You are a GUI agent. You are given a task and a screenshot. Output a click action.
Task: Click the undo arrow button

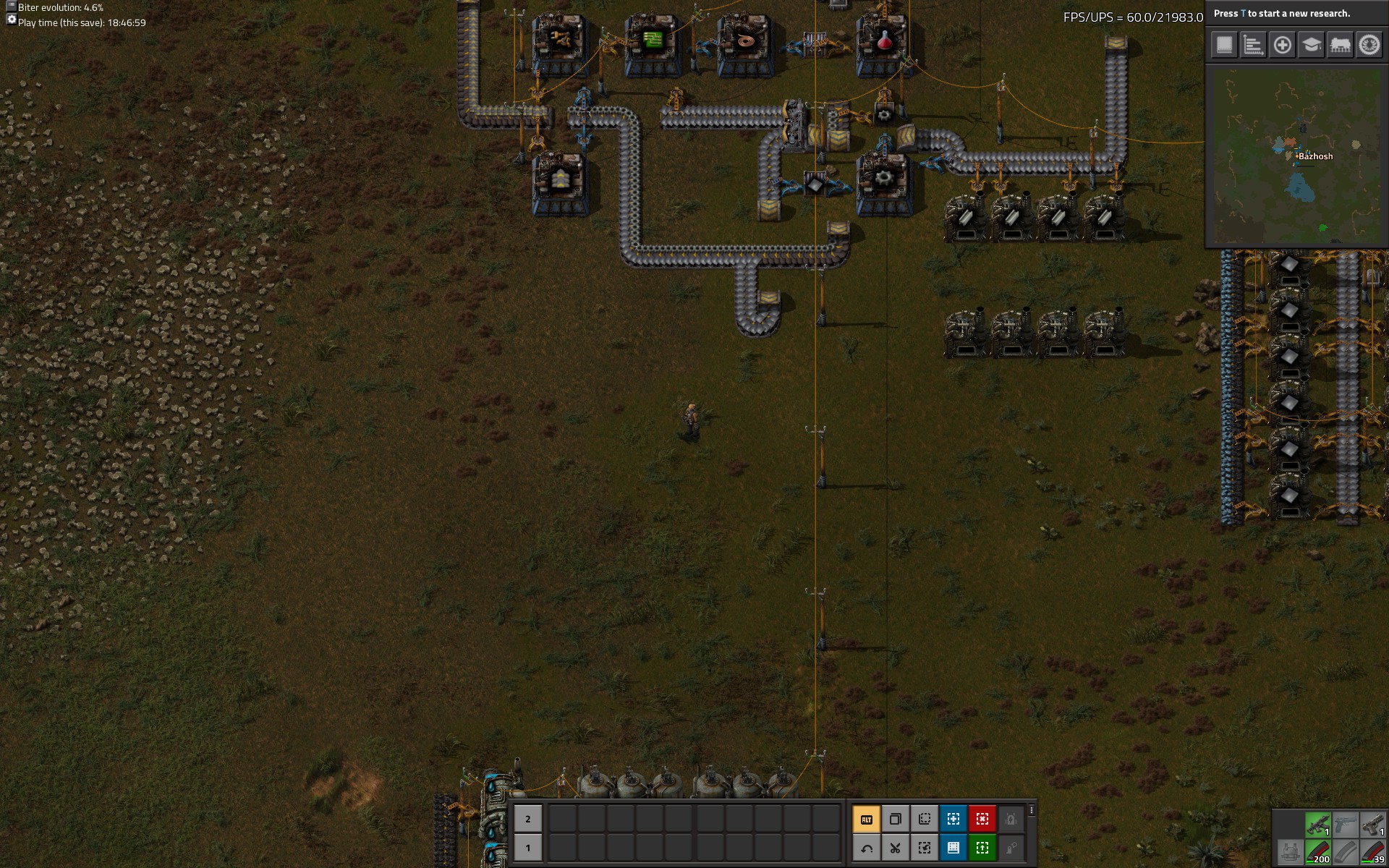pos(866,848)
